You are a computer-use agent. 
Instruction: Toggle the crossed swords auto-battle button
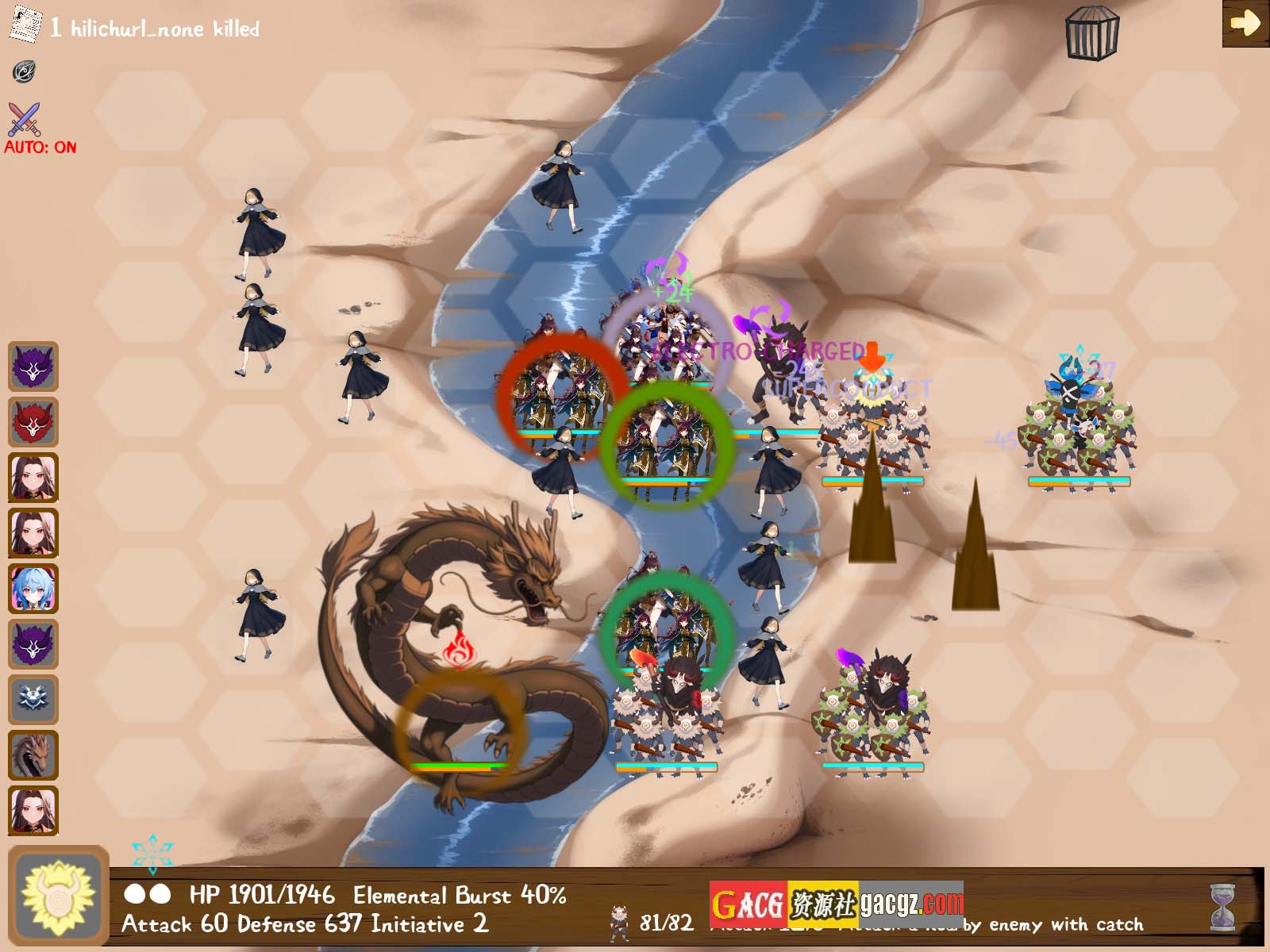click(x=25, y=121)
